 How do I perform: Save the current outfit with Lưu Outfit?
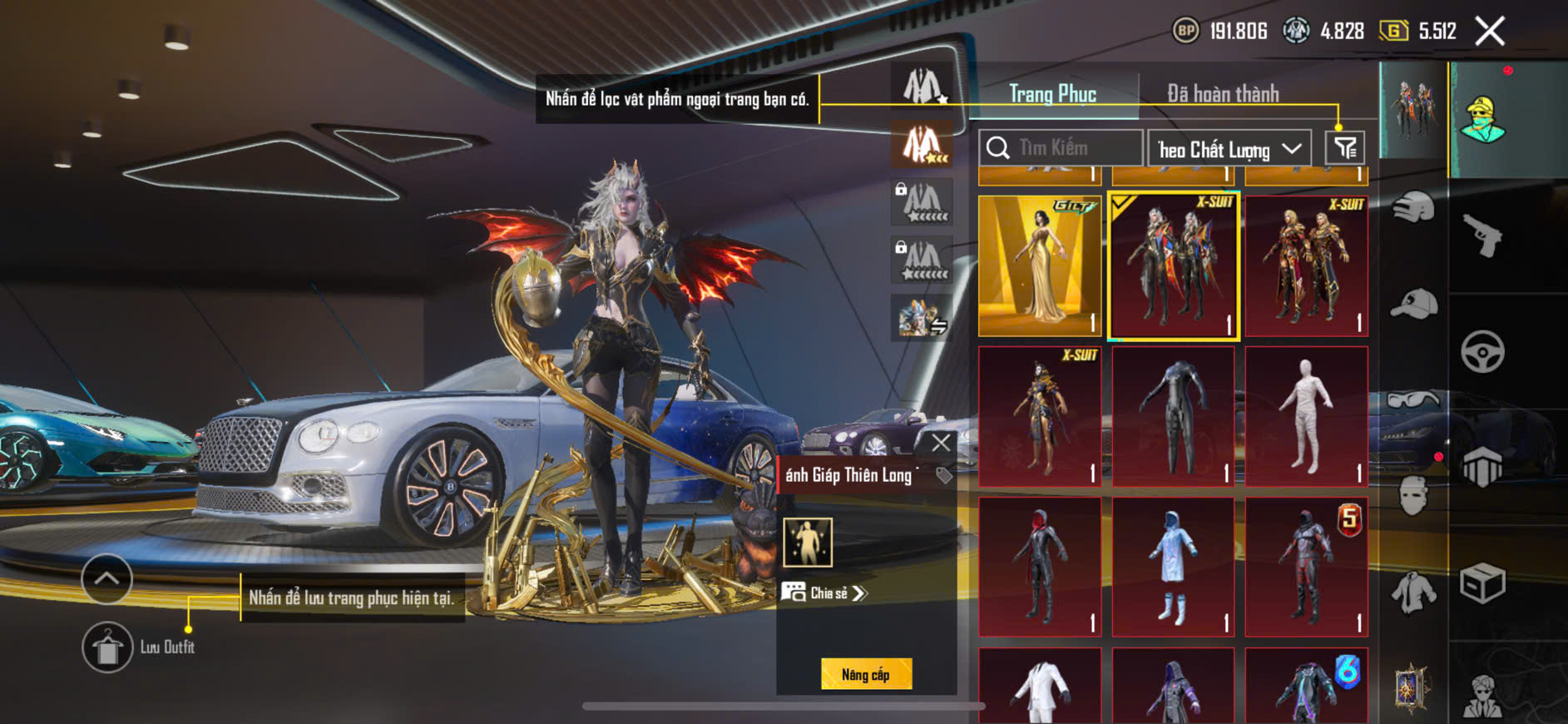[108, 647]
